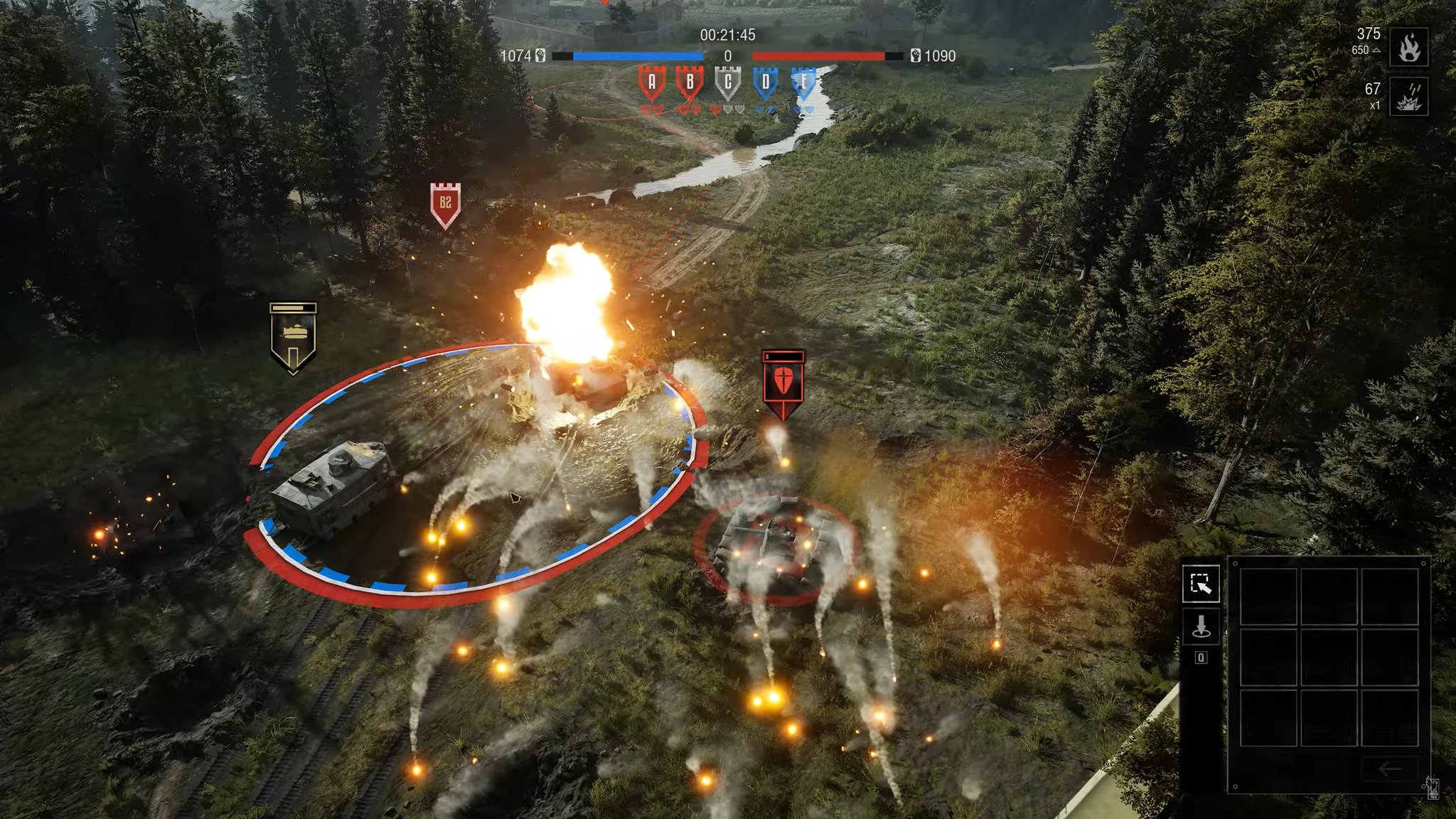Select the box-selection cursor tool
Viewport: 1456px width, 819px height.
pos(1201,584)
